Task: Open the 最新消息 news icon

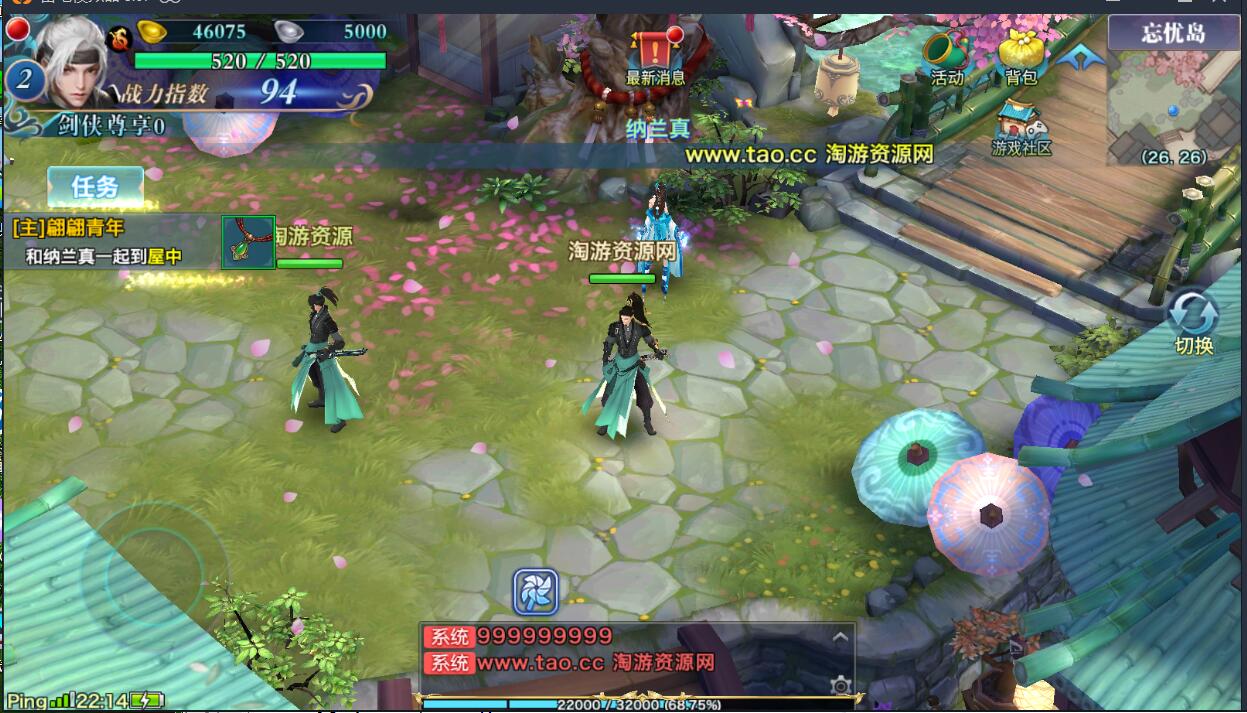Action: click(655, 55)
